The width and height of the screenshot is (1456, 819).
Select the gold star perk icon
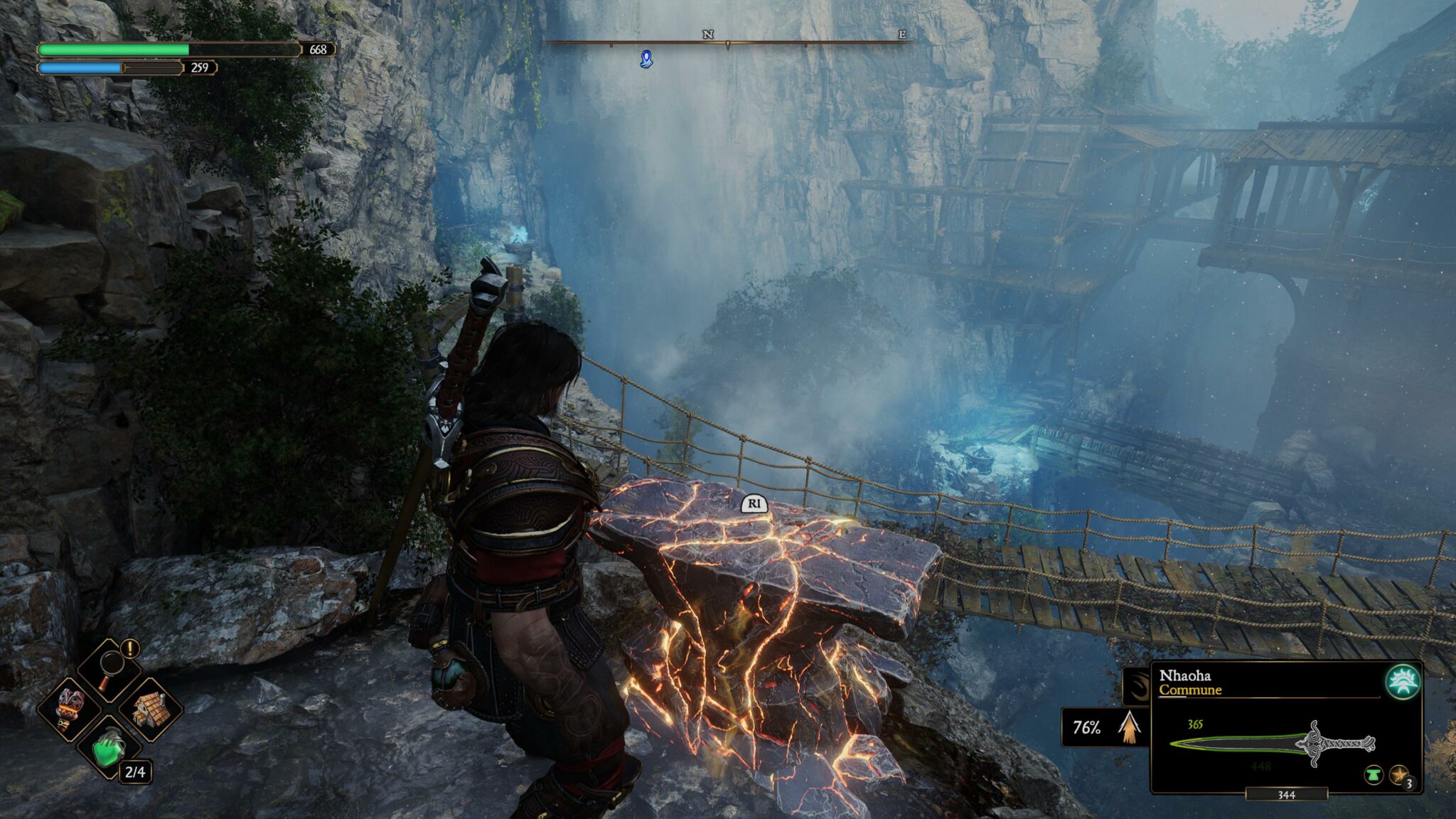(1398, 775)
